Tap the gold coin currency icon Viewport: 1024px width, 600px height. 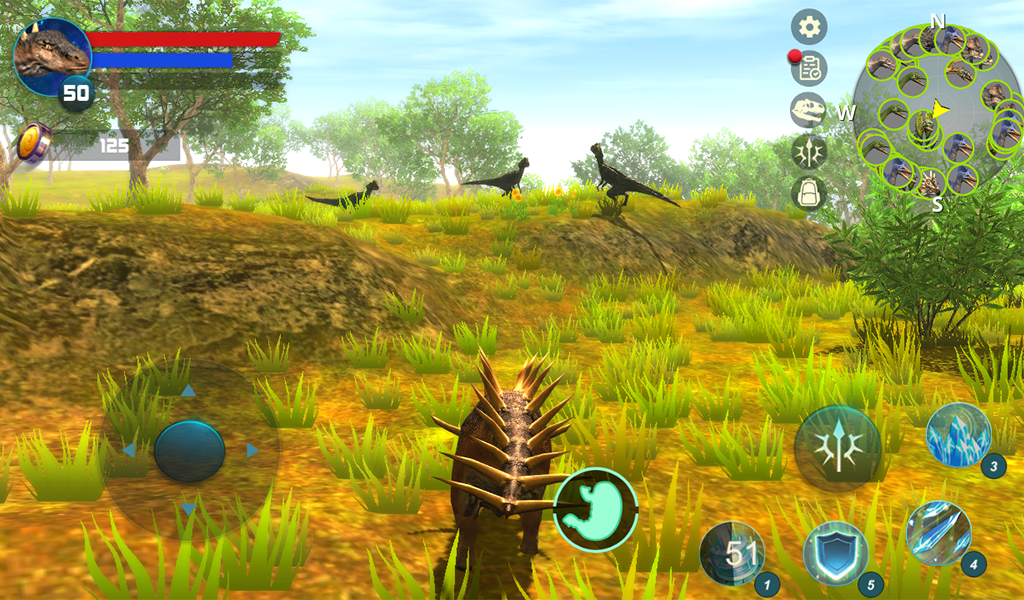(x=33, y=144)
